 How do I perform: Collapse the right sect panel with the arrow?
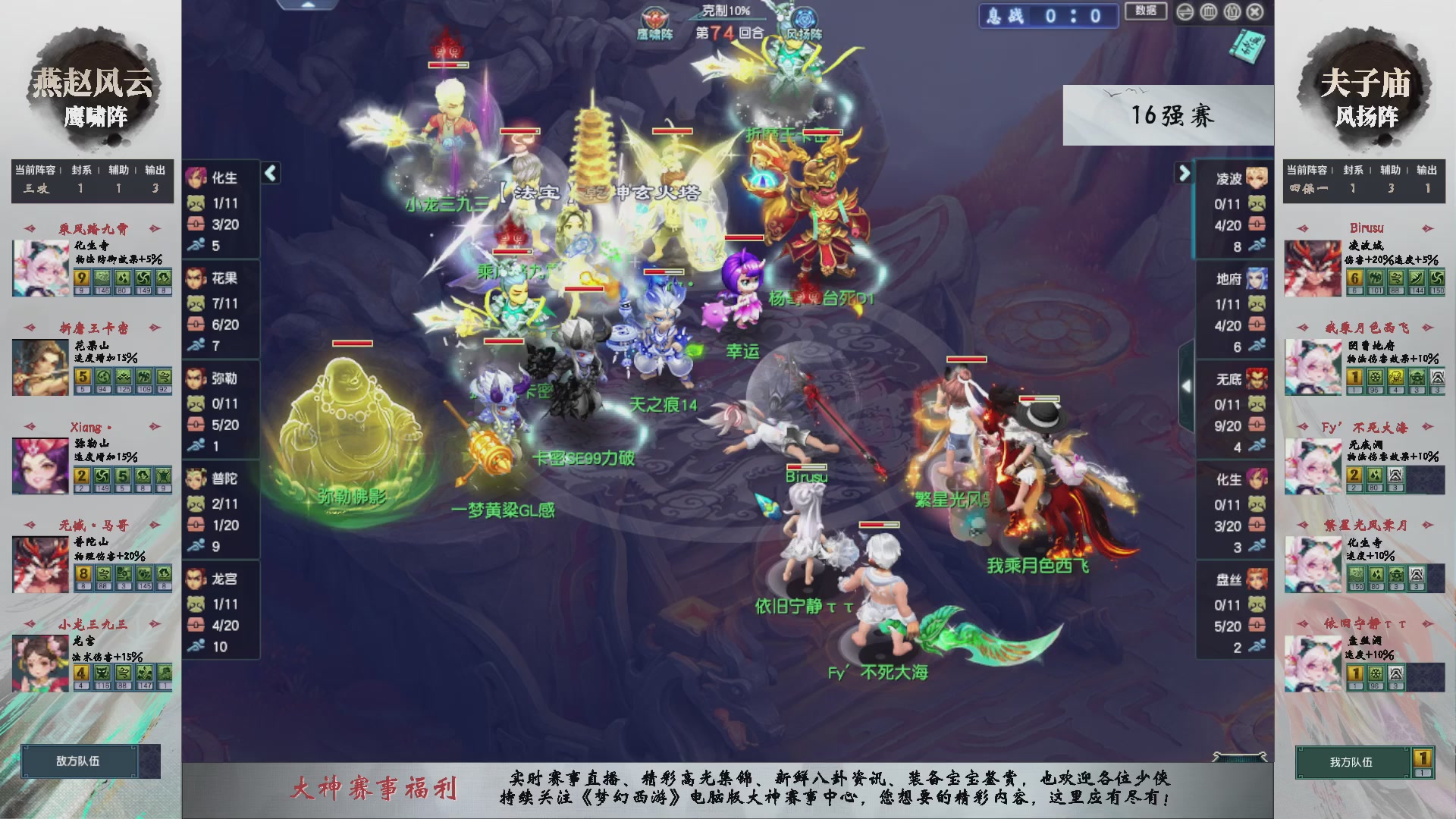(x=1184, y=173)
